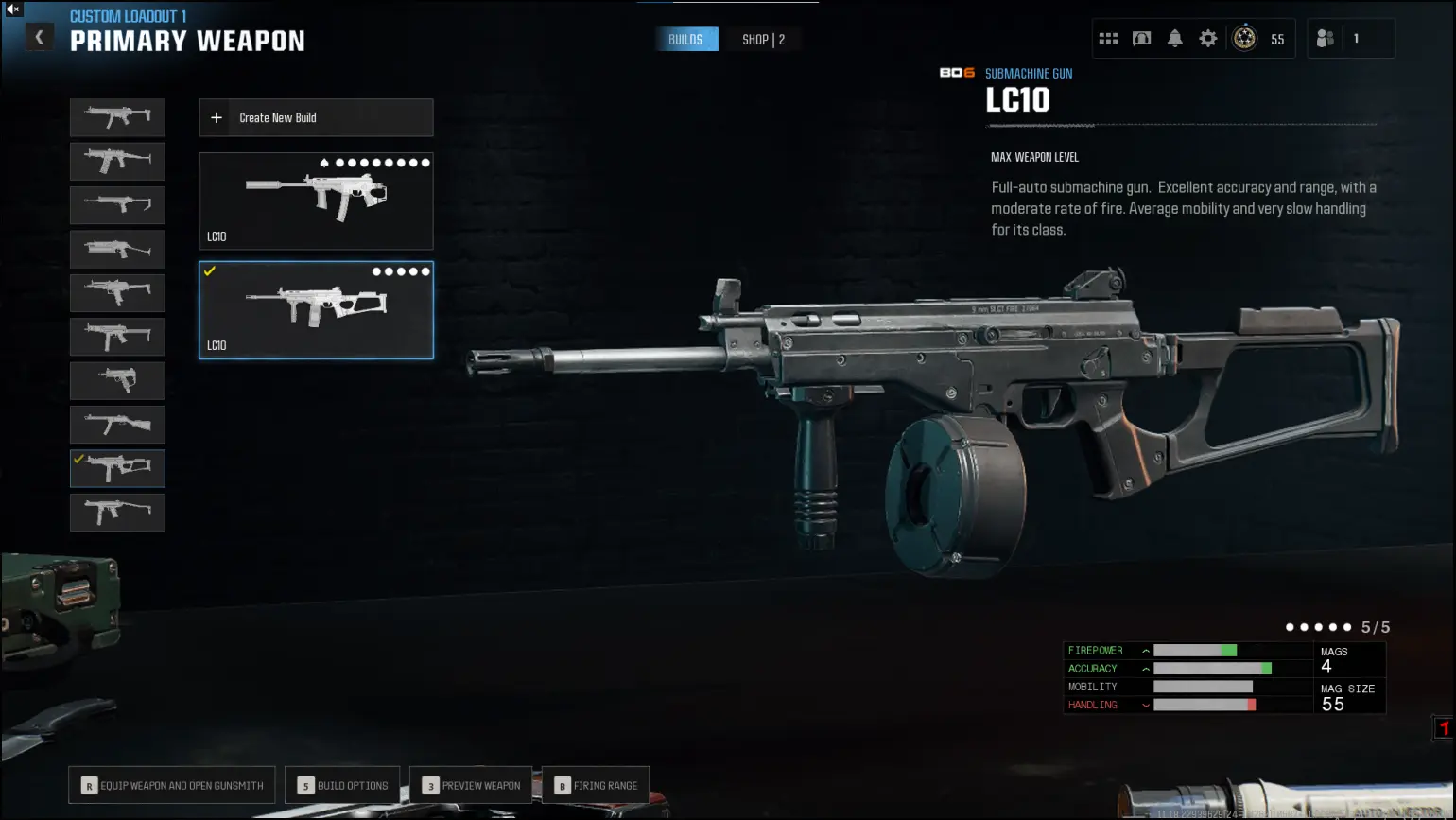Show notifications via the bell icon

(x=1174, y=39)
